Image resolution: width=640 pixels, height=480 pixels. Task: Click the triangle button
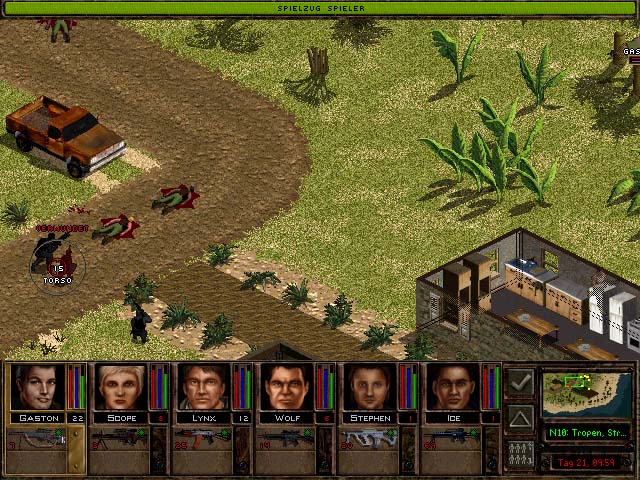point(520,417)
